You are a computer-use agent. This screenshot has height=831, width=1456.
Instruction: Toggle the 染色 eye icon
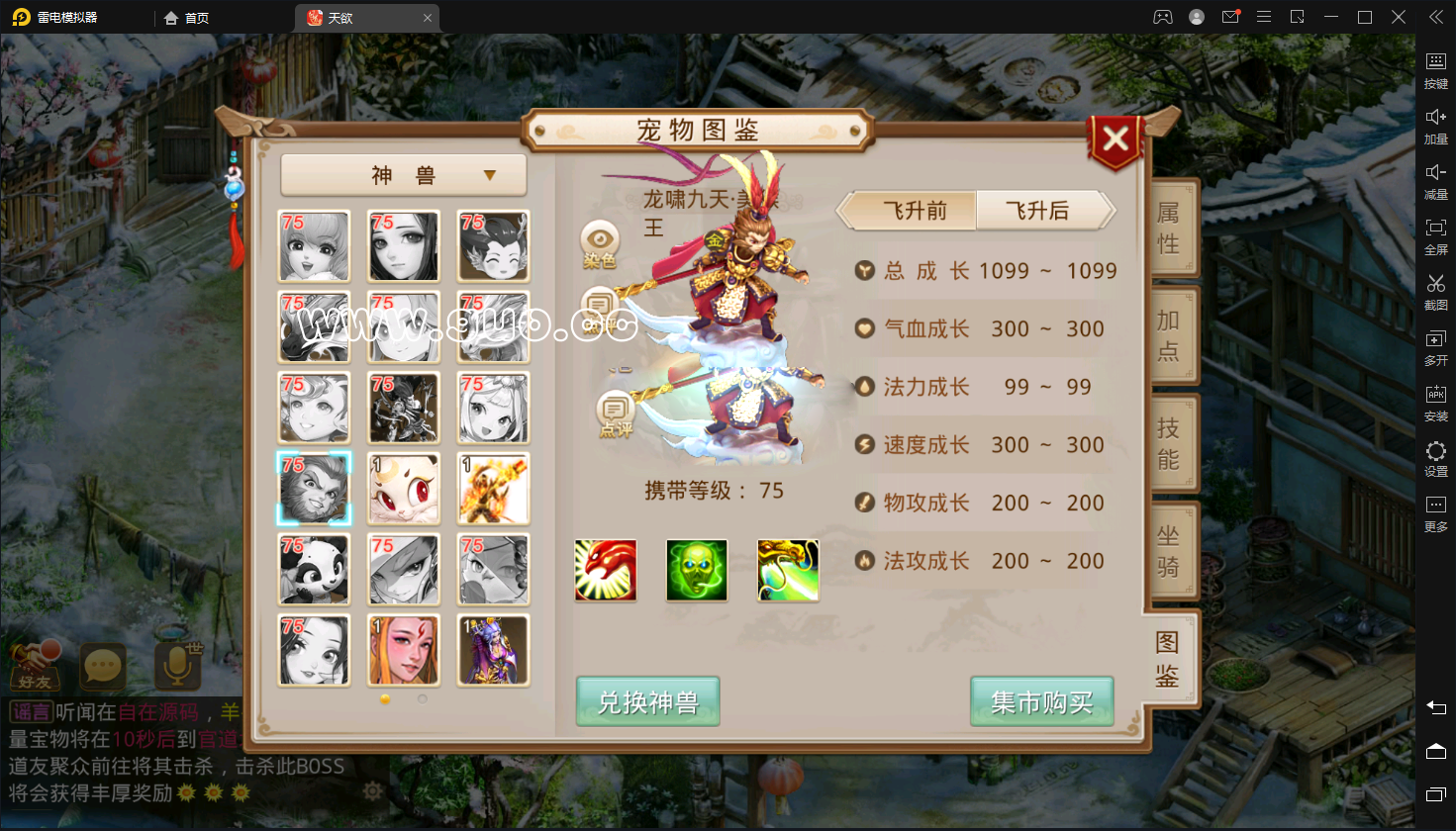click(x=600, y=243)
